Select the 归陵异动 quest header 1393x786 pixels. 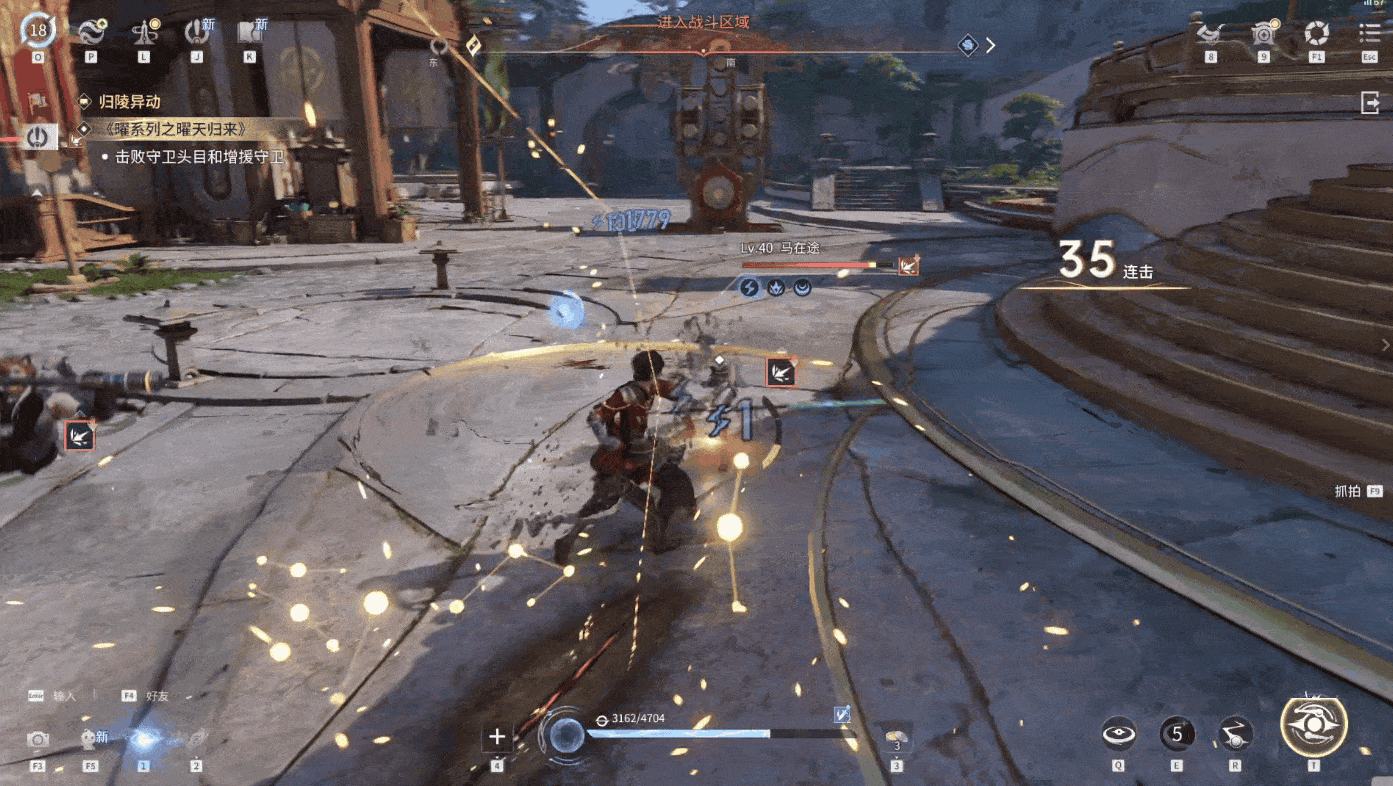tap(130, 102)
